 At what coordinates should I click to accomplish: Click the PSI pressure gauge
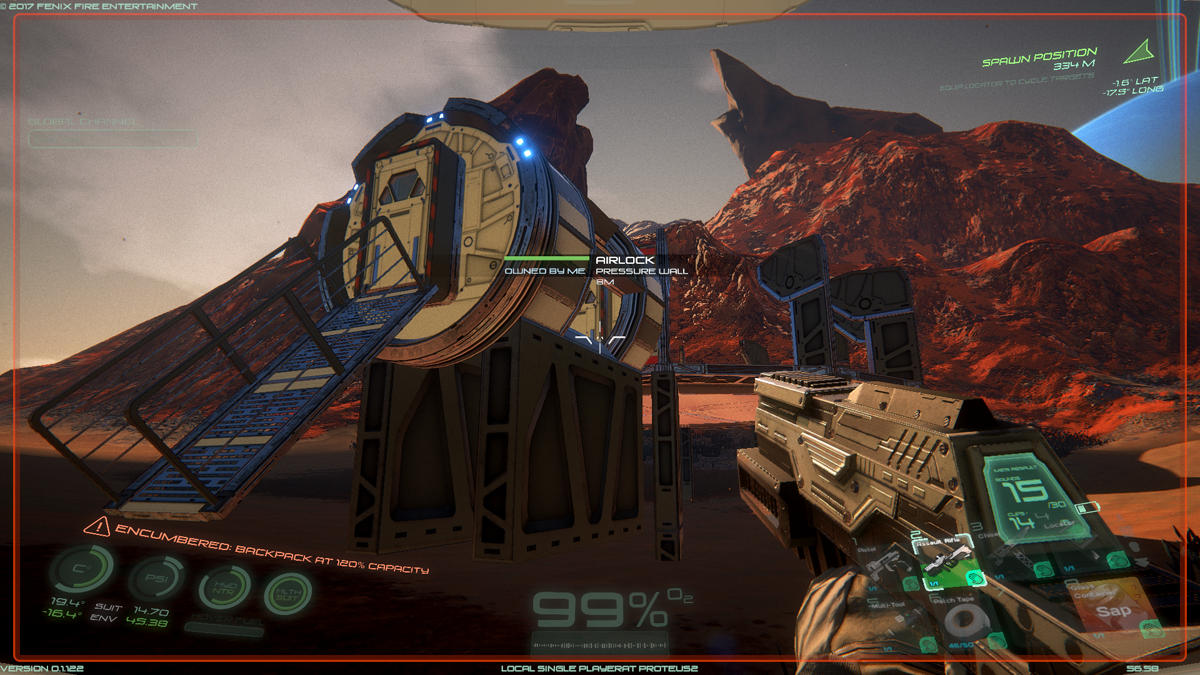155,580
